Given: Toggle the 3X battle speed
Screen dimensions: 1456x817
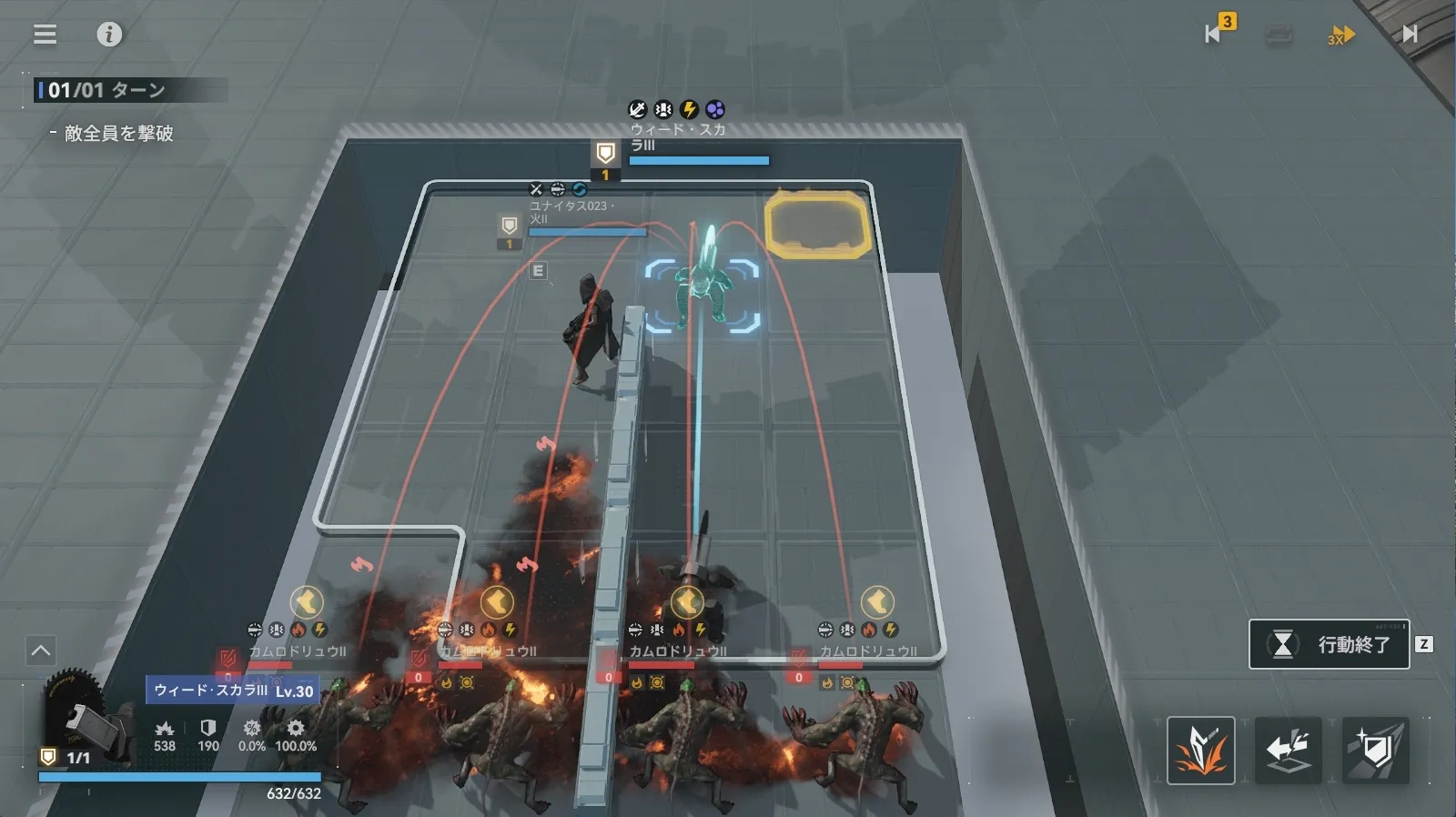Looking at the screenshot, I should point(1340,35).
